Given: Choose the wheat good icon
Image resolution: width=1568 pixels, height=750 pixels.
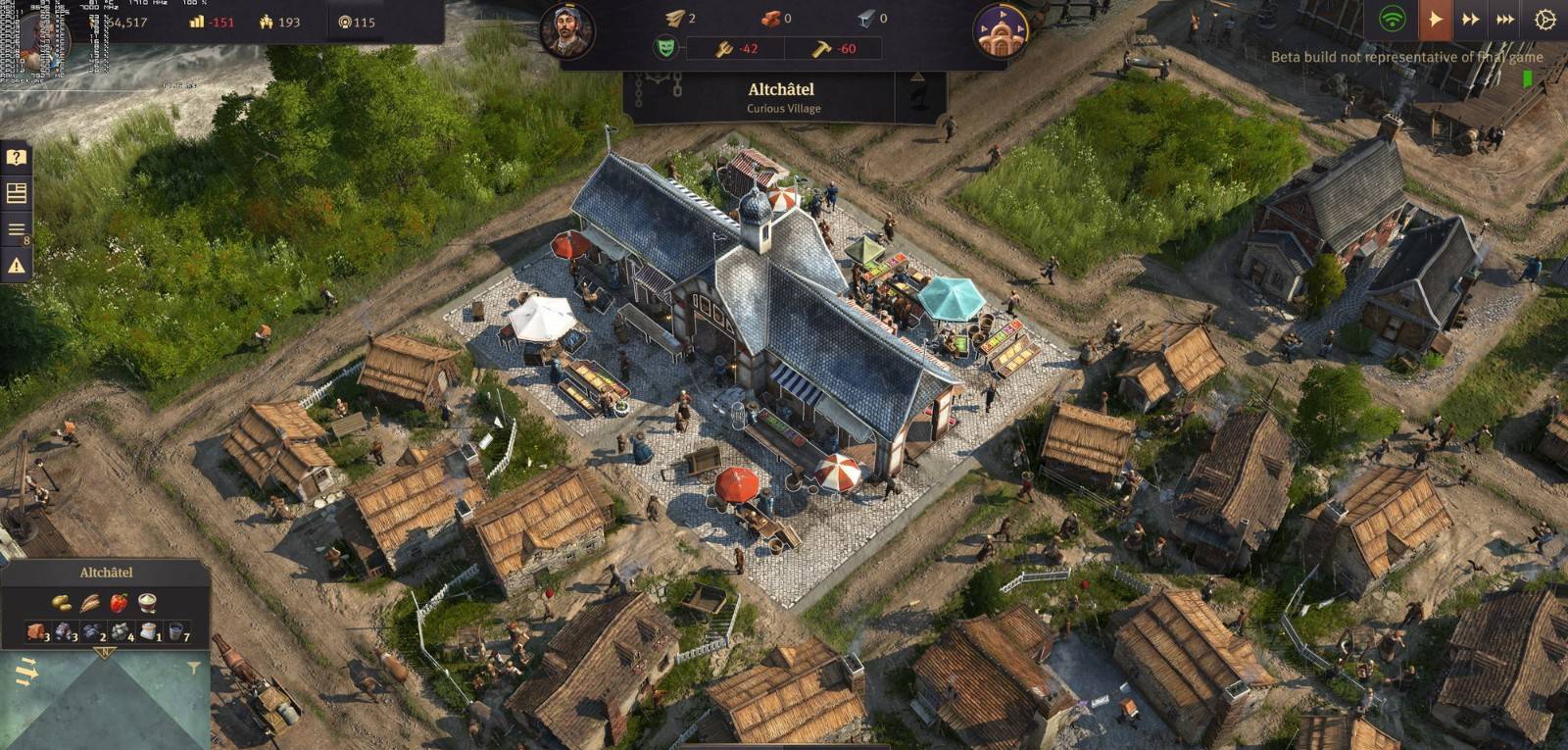Looking at the screenshot, I should tap(90, 602).
